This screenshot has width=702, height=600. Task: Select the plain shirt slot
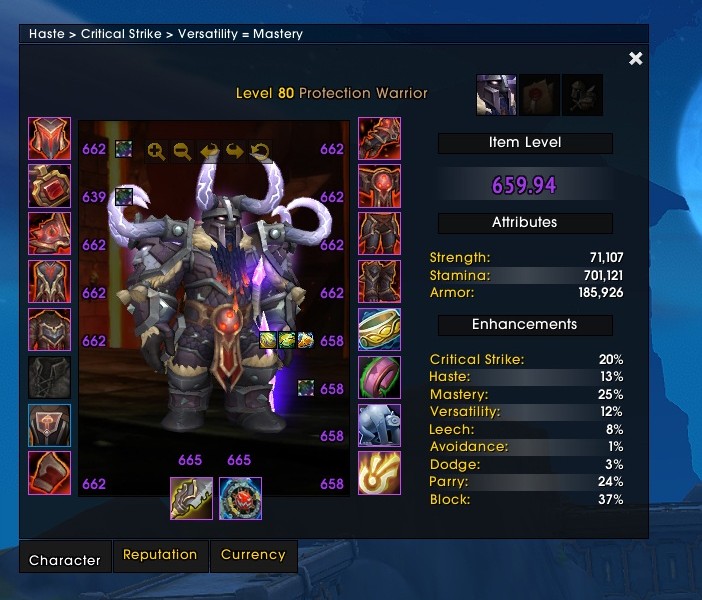pyautogui.click(x=49, y=378)
